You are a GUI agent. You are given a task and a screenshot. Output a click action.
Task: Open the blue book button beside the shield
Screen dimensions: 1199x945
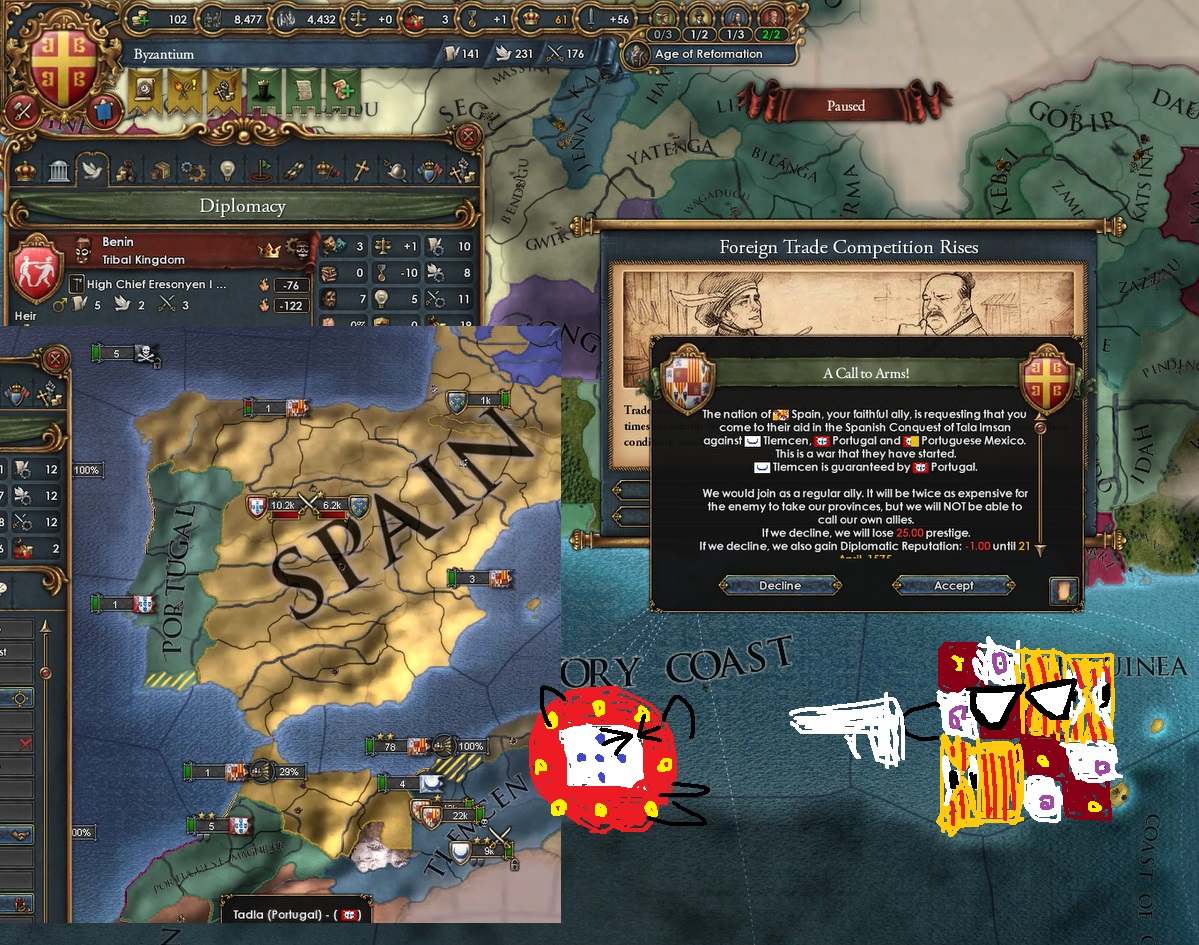point(104,110)
